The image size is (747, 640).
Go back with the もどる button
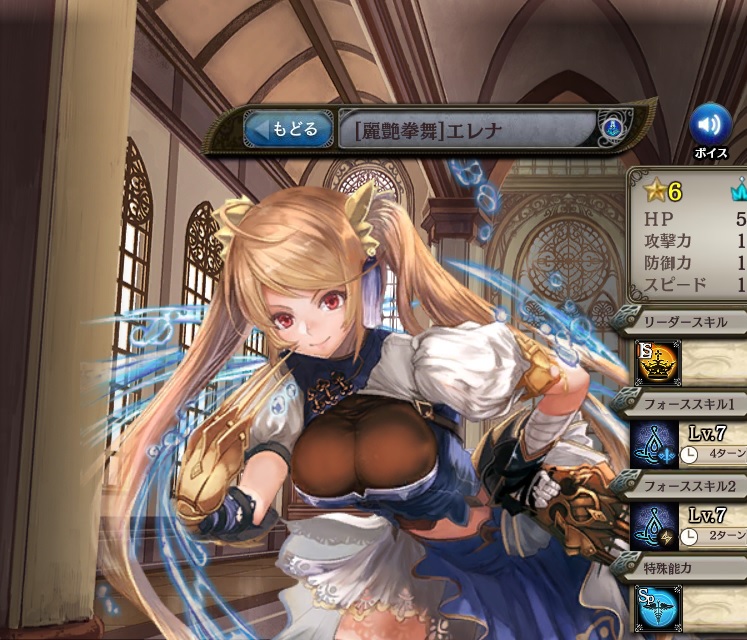[288, 129]
